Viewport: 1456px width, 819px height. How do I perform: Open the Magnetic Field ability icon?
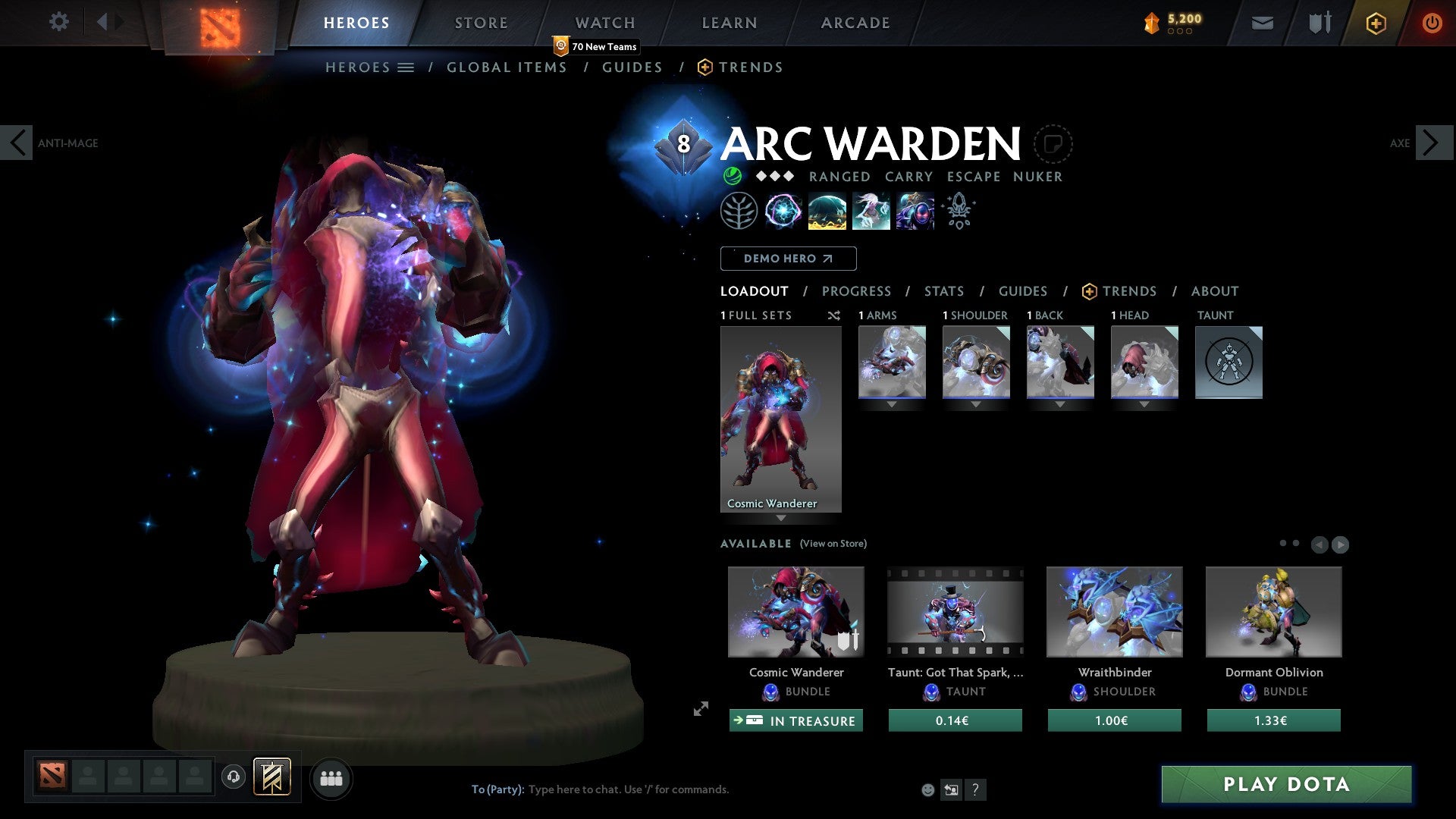[827, 210]
